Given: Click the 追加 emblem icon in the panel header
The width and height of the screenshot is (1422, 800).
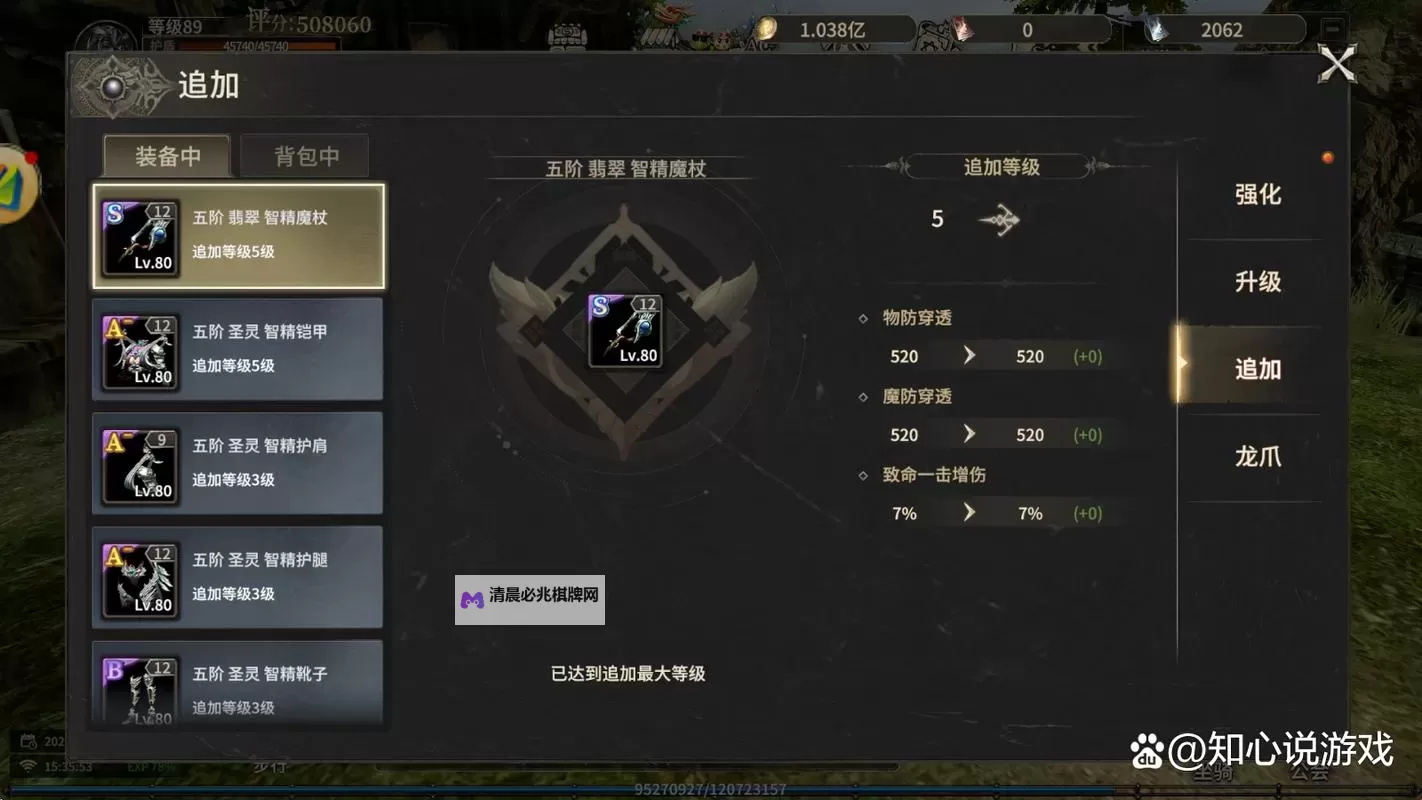Looking at the screenshot, I should [x=113, y=86].
